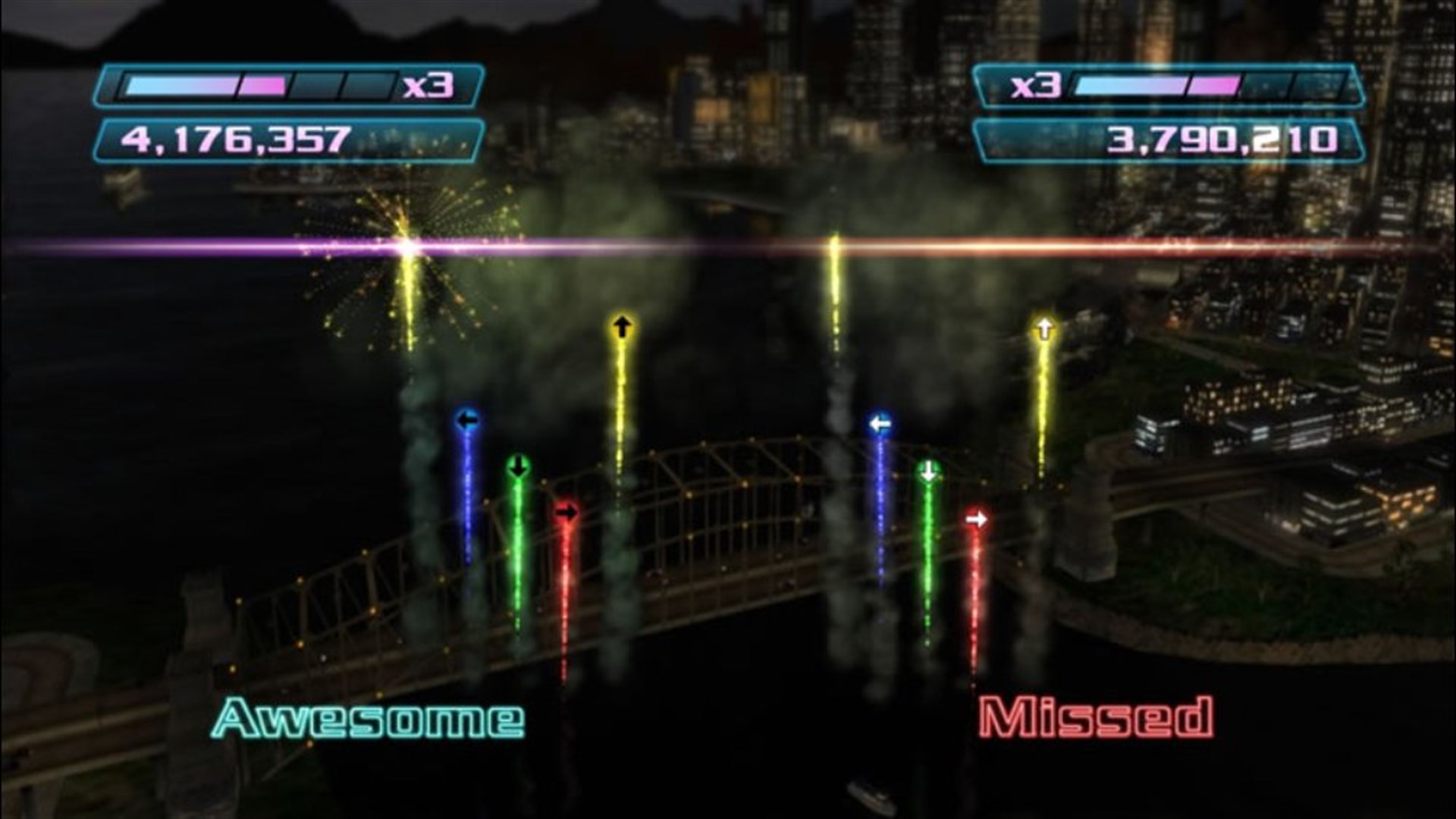Open the left player's score panel

290,138
